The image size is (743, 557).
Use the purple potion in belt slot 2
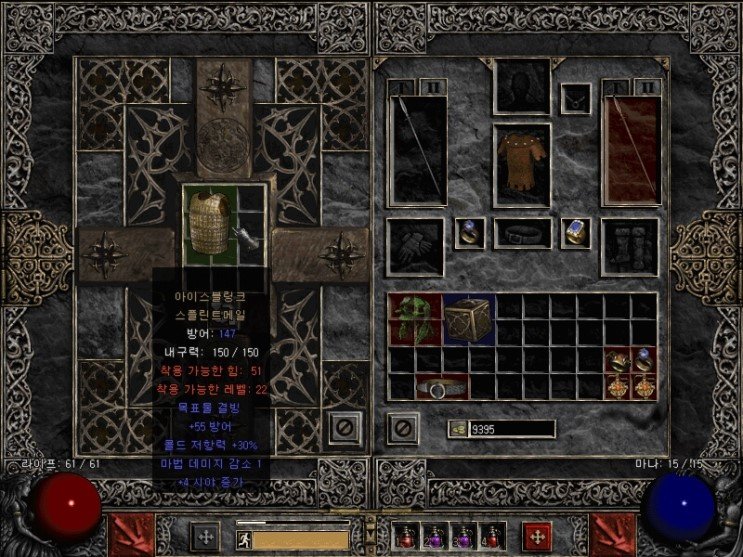coord(434,535)
